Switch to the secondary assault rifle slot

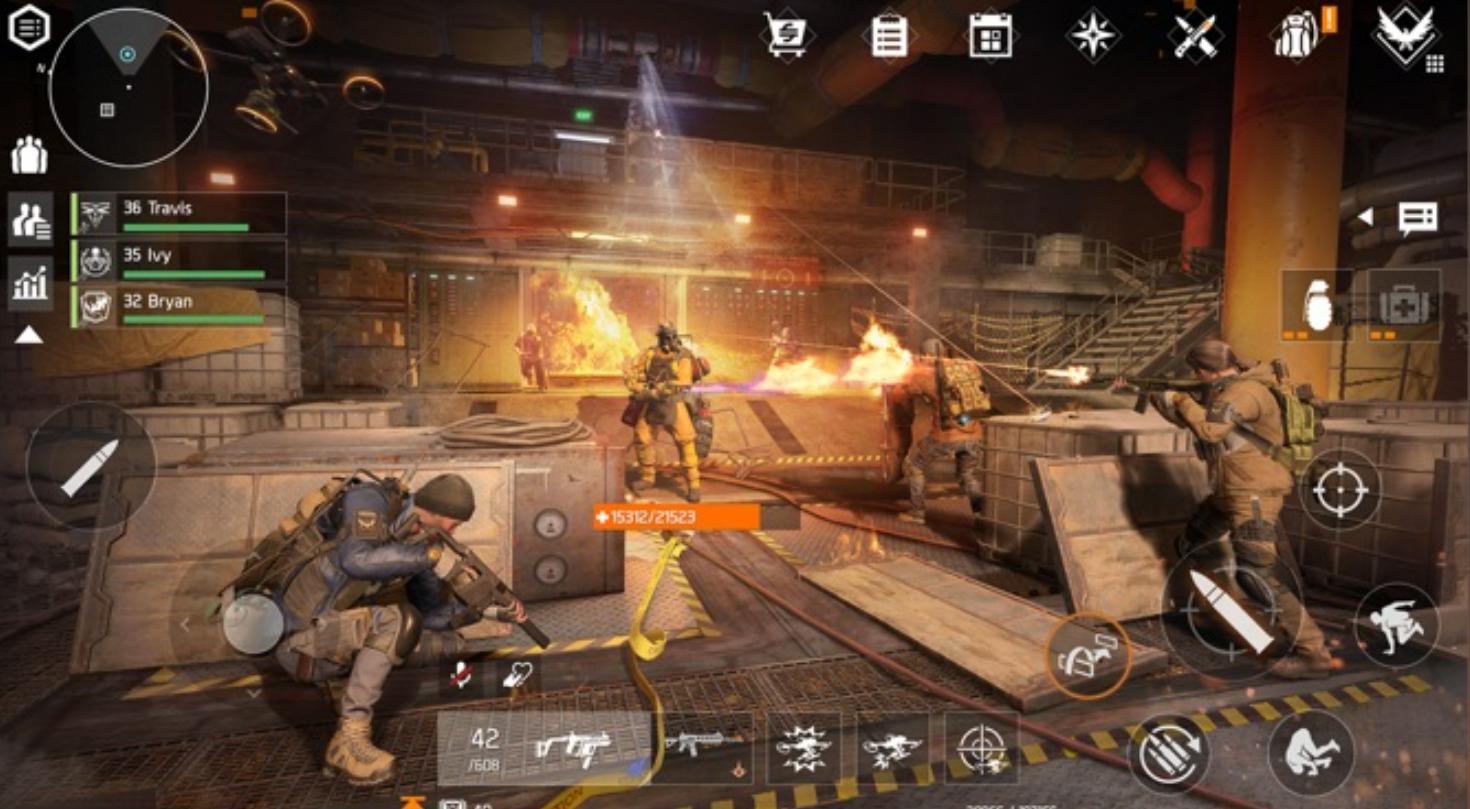705,746
